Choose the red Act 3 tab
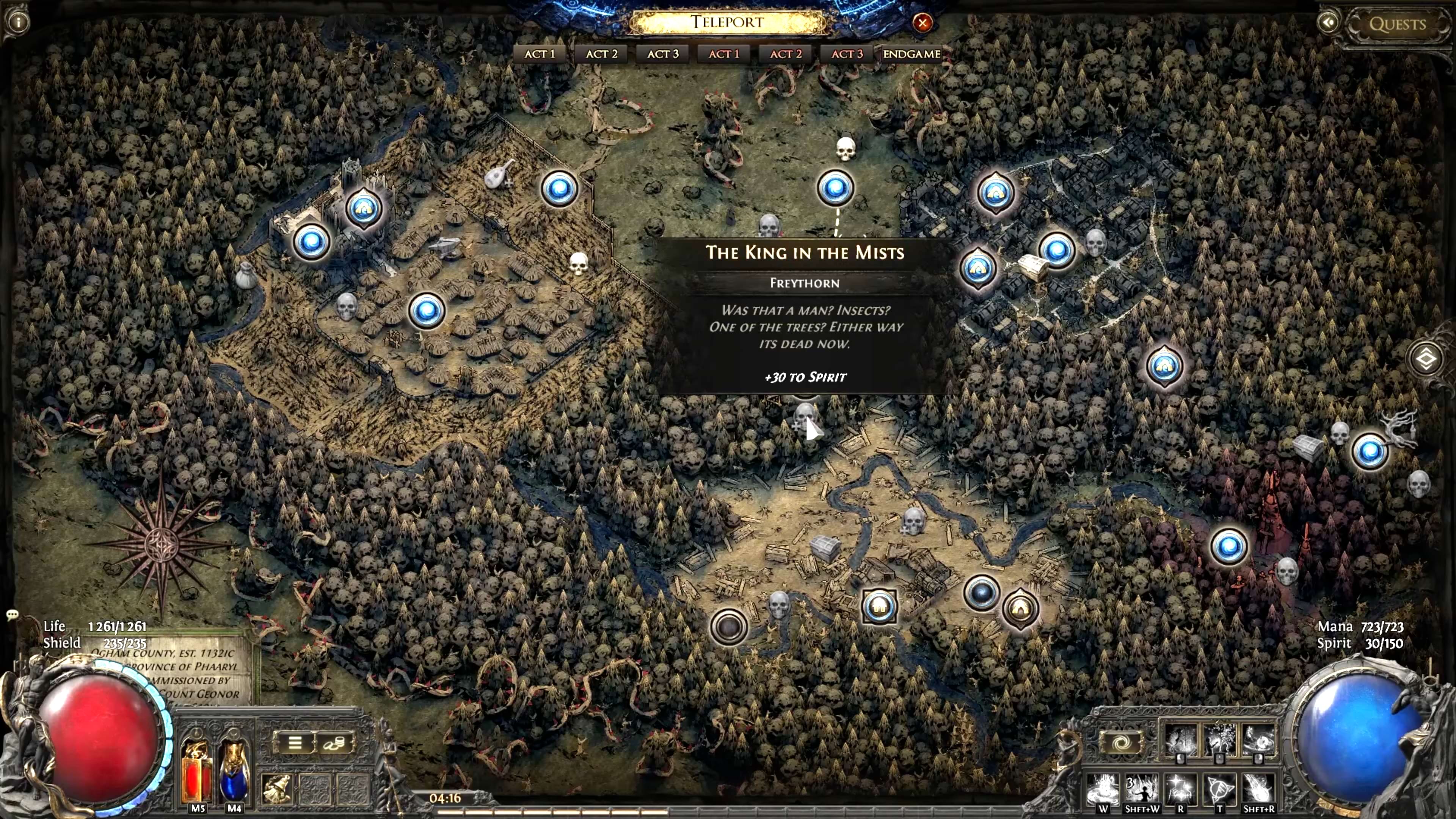The image size is (1456, 819). tap(847, 54)
